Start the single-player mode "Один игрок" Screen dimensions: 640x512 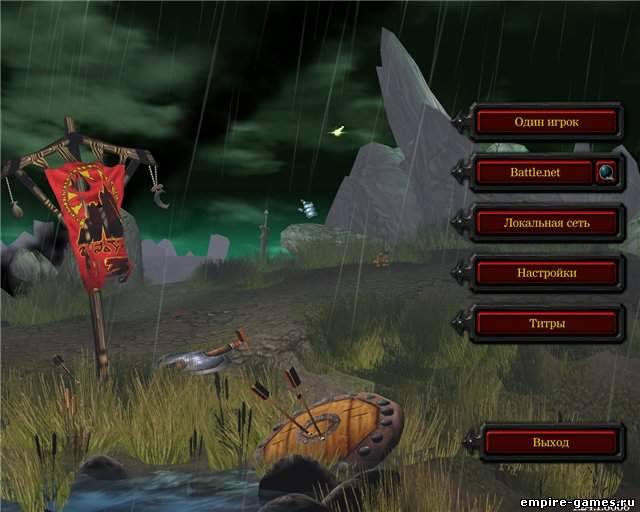click(x=547, y=122)
